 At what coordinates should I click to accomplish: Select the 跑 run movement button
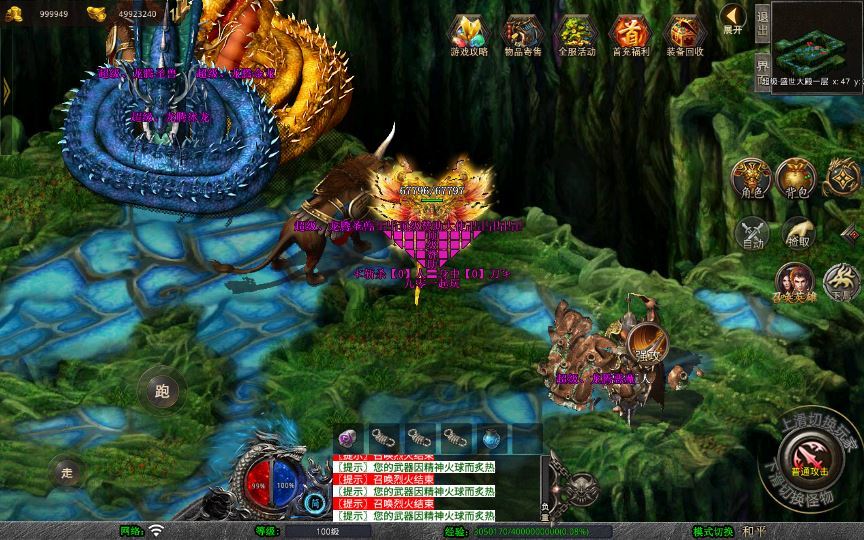click(160, 390)
